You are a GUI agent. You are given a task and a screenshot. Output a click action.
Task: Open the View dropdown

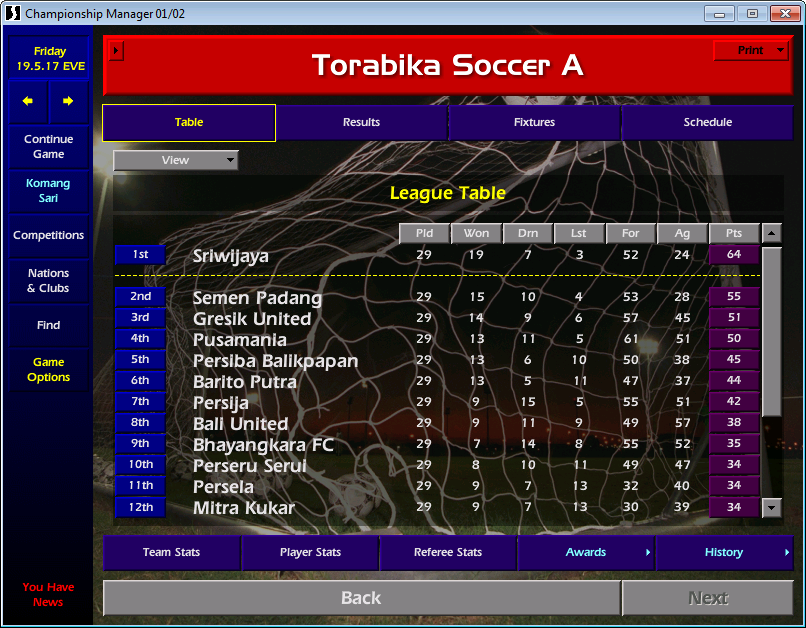pos(176,160)
